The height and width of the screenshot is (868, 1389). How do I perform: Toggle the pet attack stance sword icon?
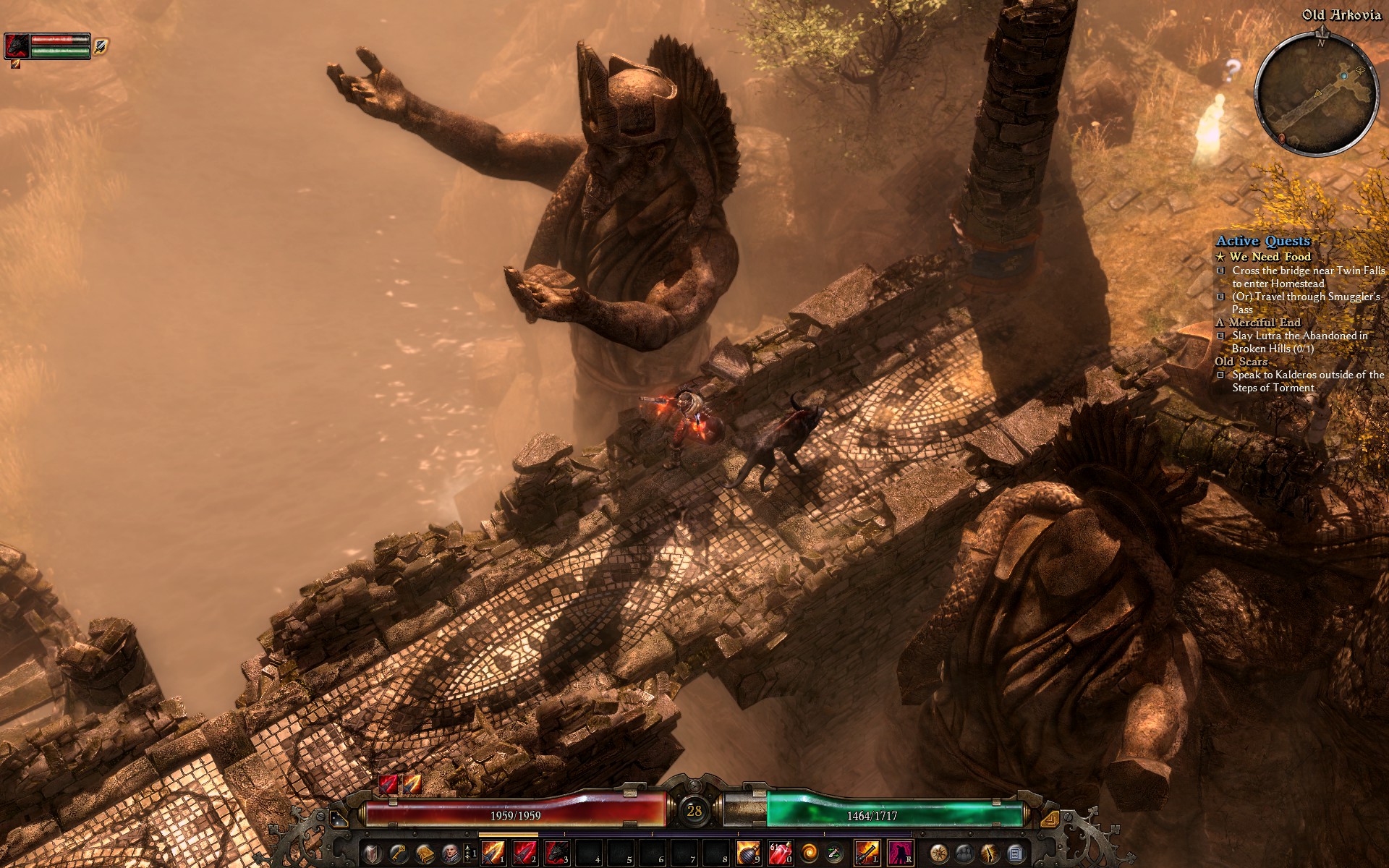[101, 46]
